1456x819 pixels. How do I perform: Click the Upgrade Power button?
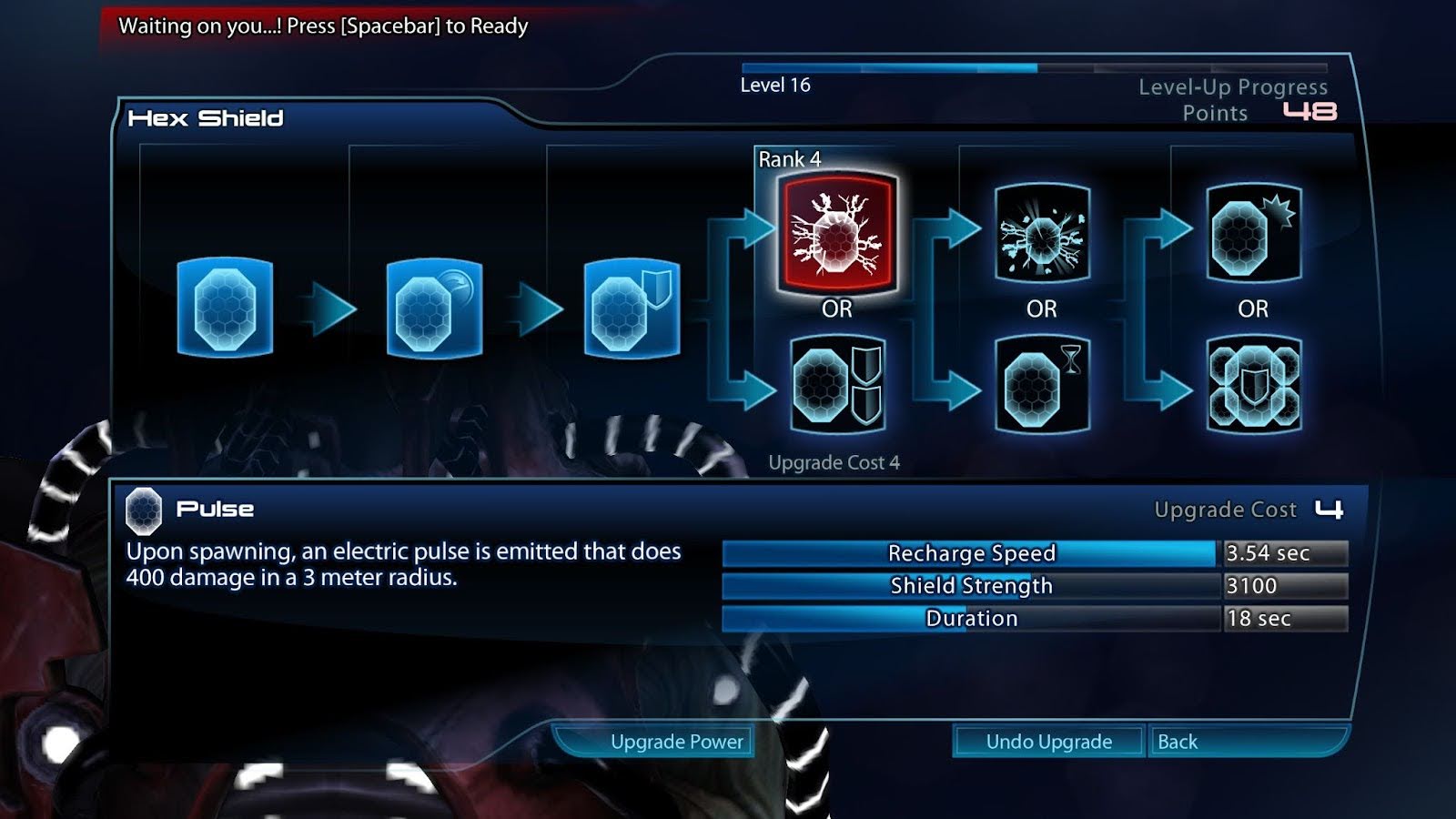pyautogui.click(x=676, y=742)
